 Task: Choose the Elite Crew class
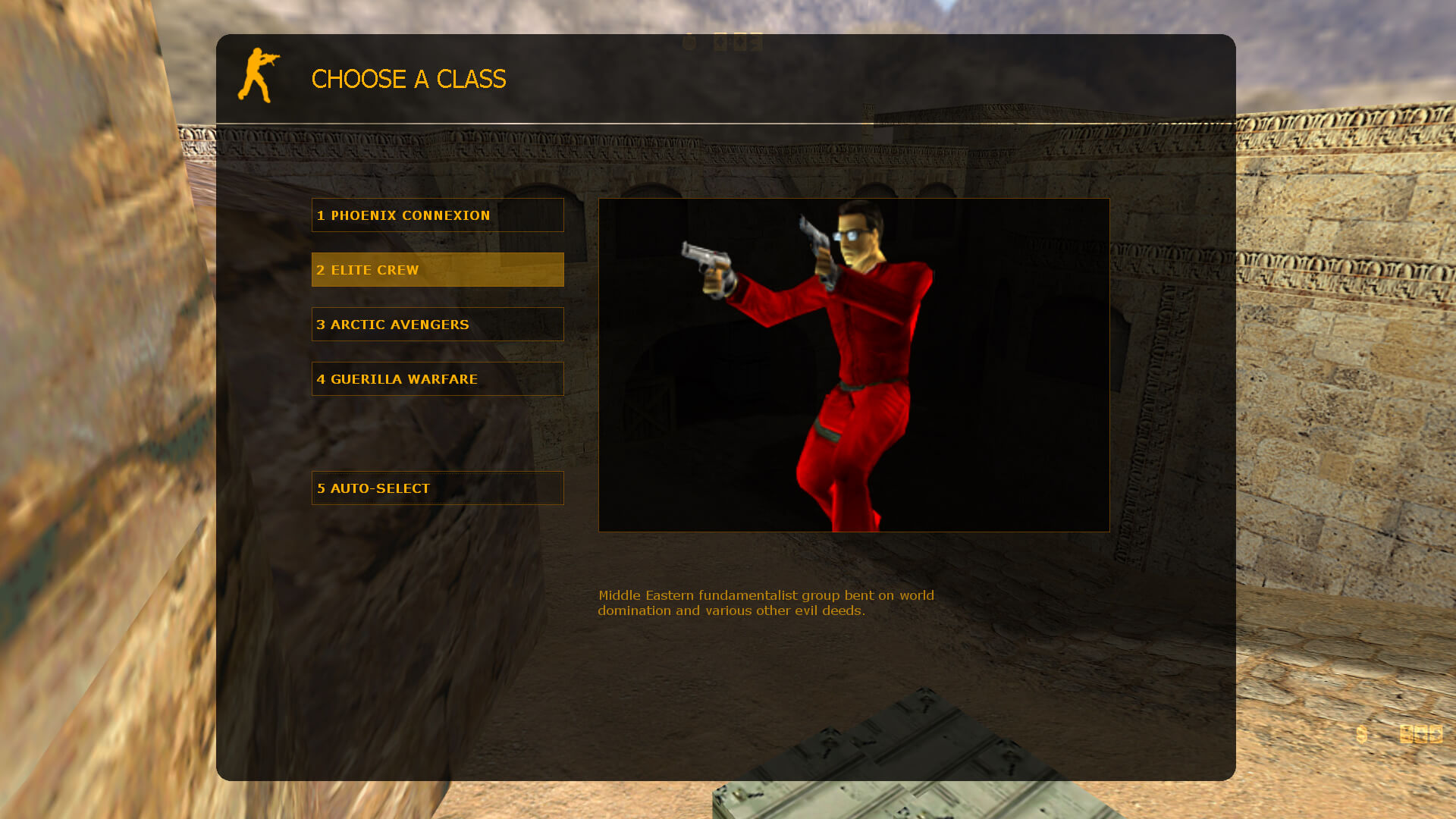438,270
